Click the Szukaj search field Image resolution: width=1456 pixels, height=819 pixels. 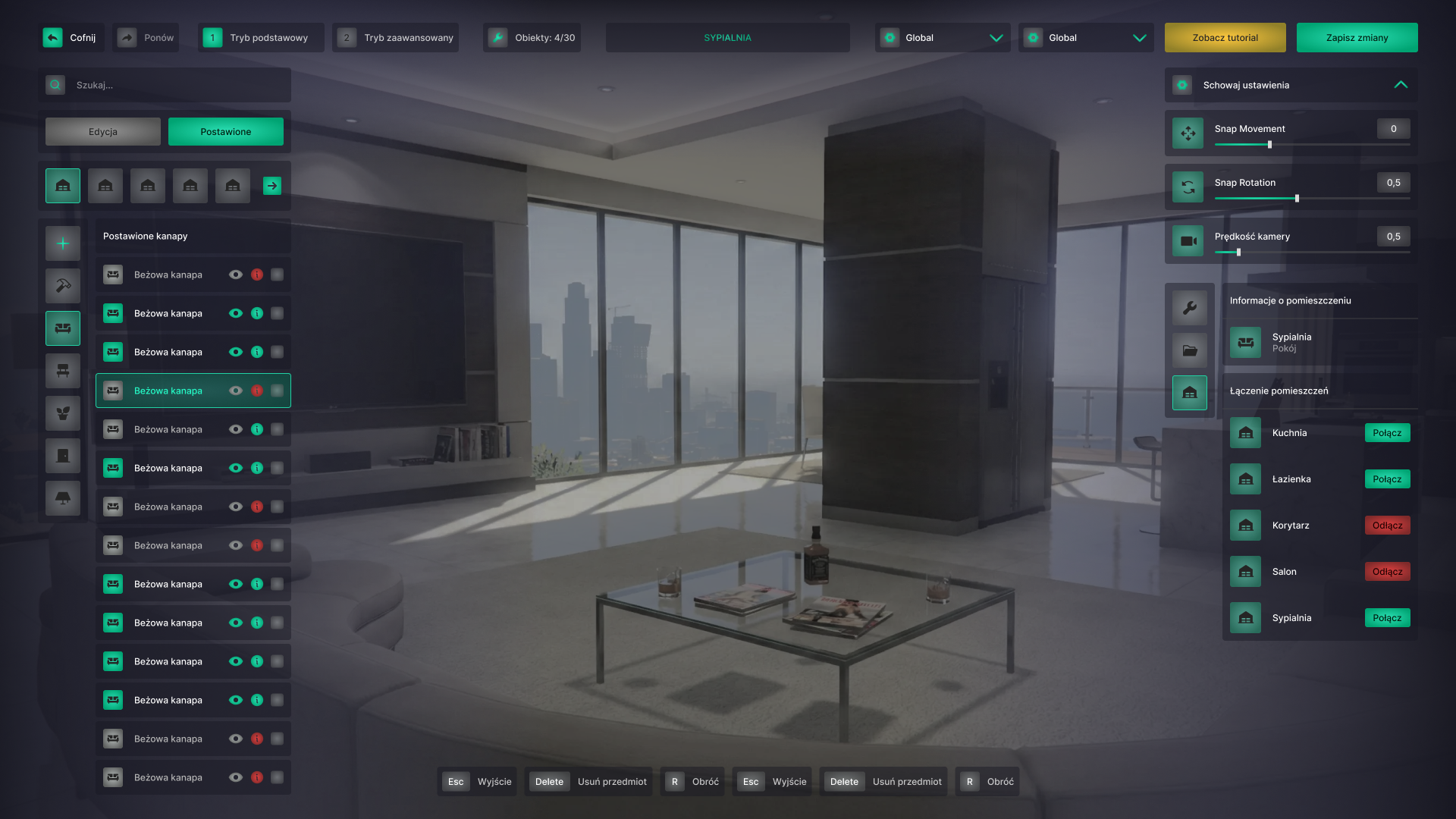165,85
